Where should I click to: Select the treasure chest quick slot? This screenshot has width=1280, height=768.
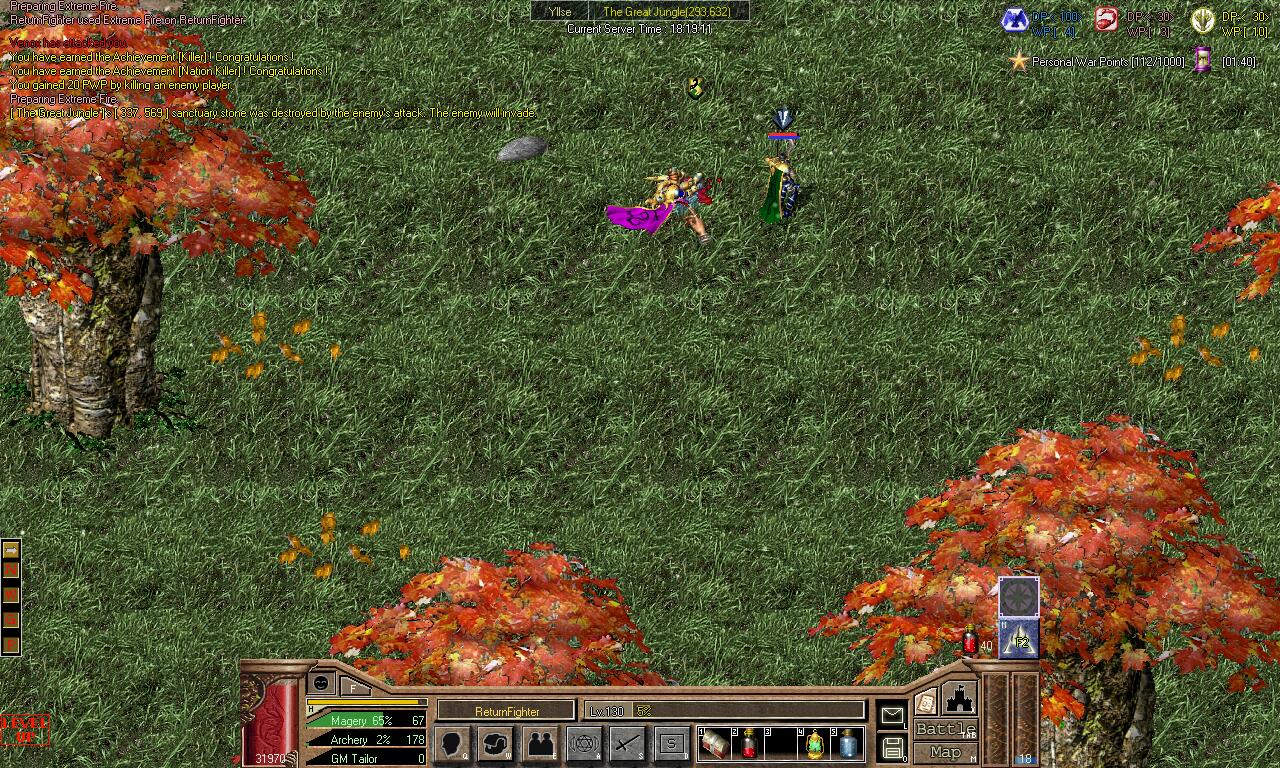pyautogui.click(x=715, y=744)
